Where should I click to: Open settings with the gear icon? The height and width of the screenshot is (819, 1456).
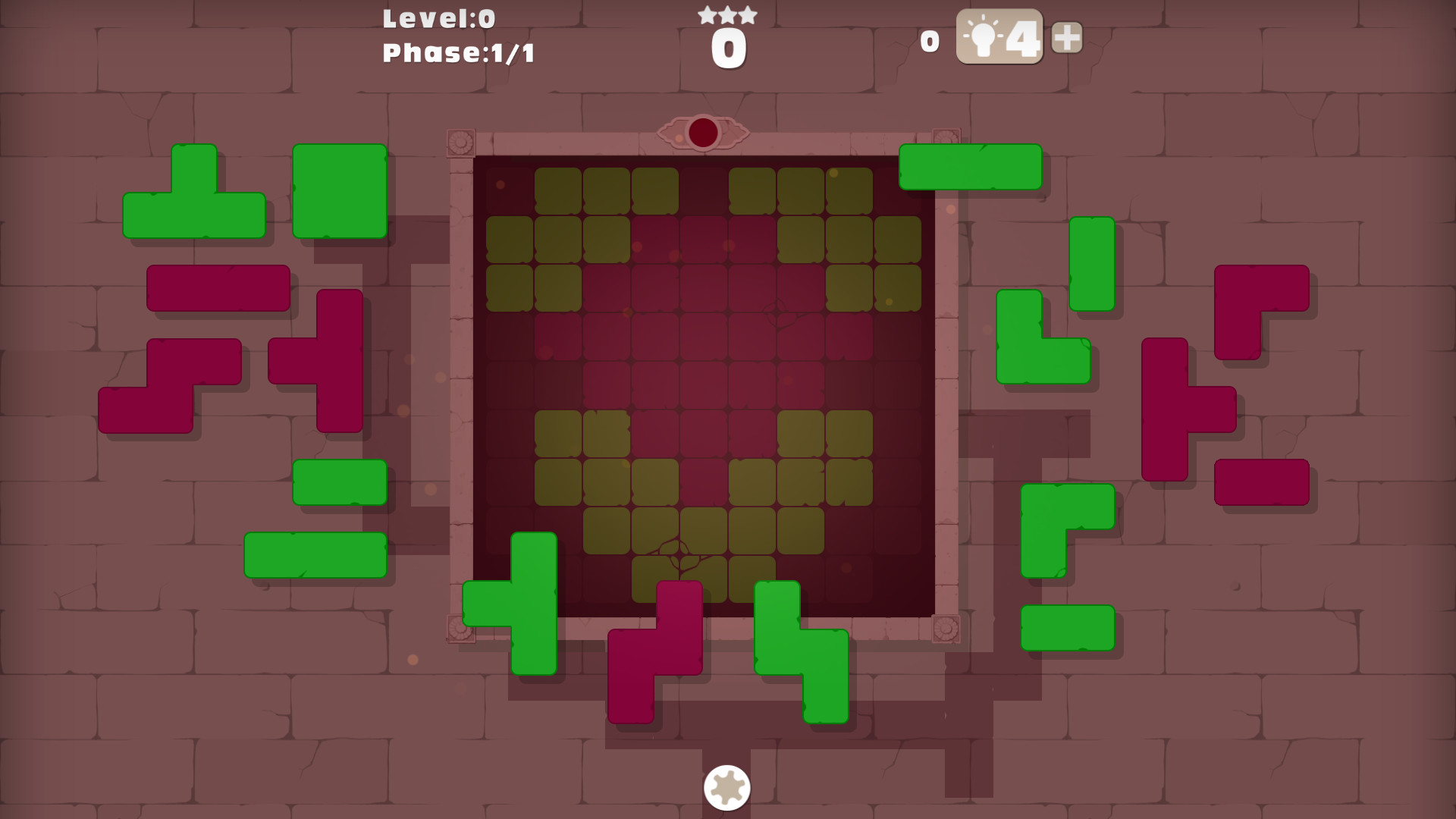(726, 787)
